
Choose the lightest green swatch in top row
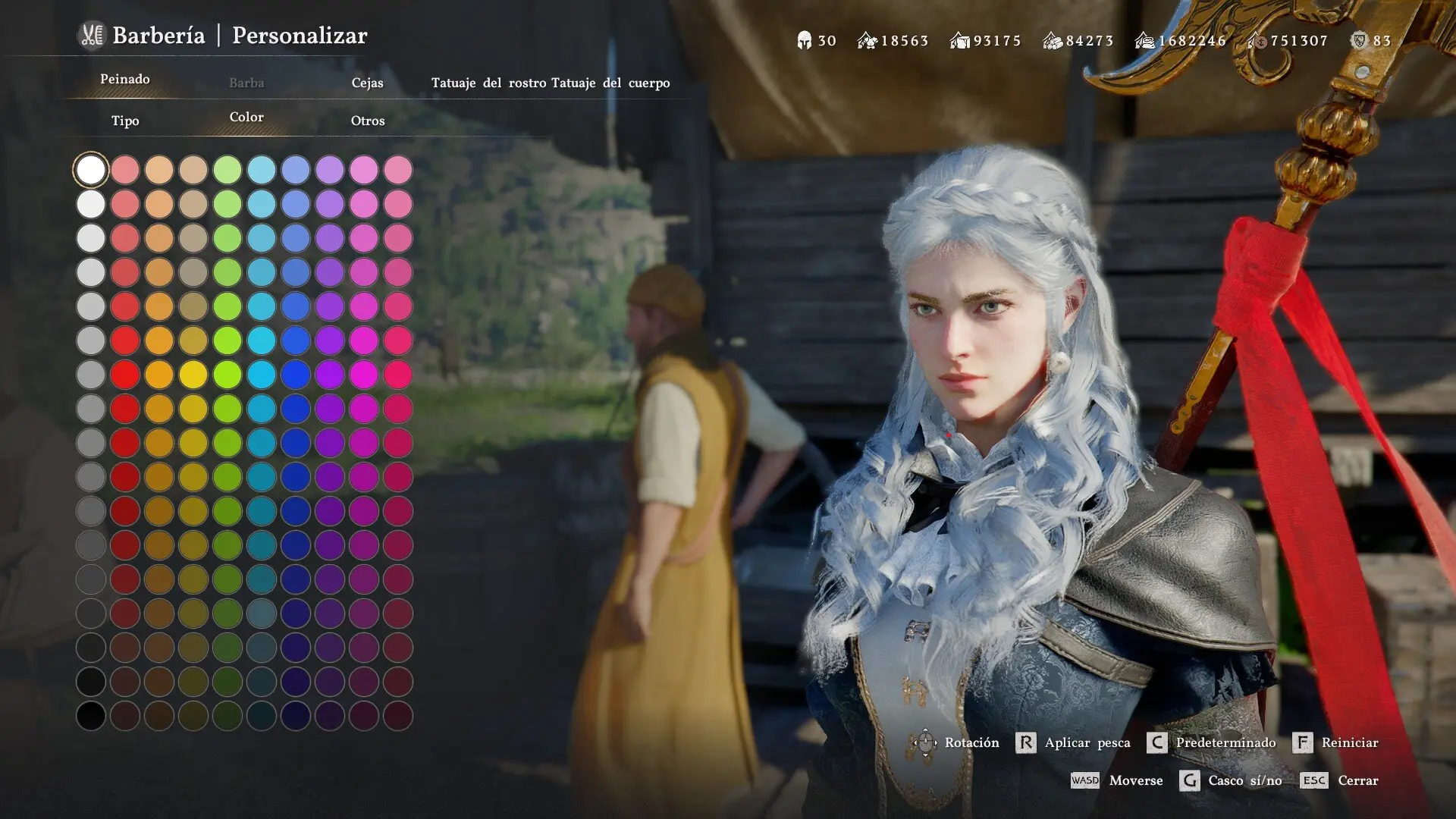(x=227, y=170)
